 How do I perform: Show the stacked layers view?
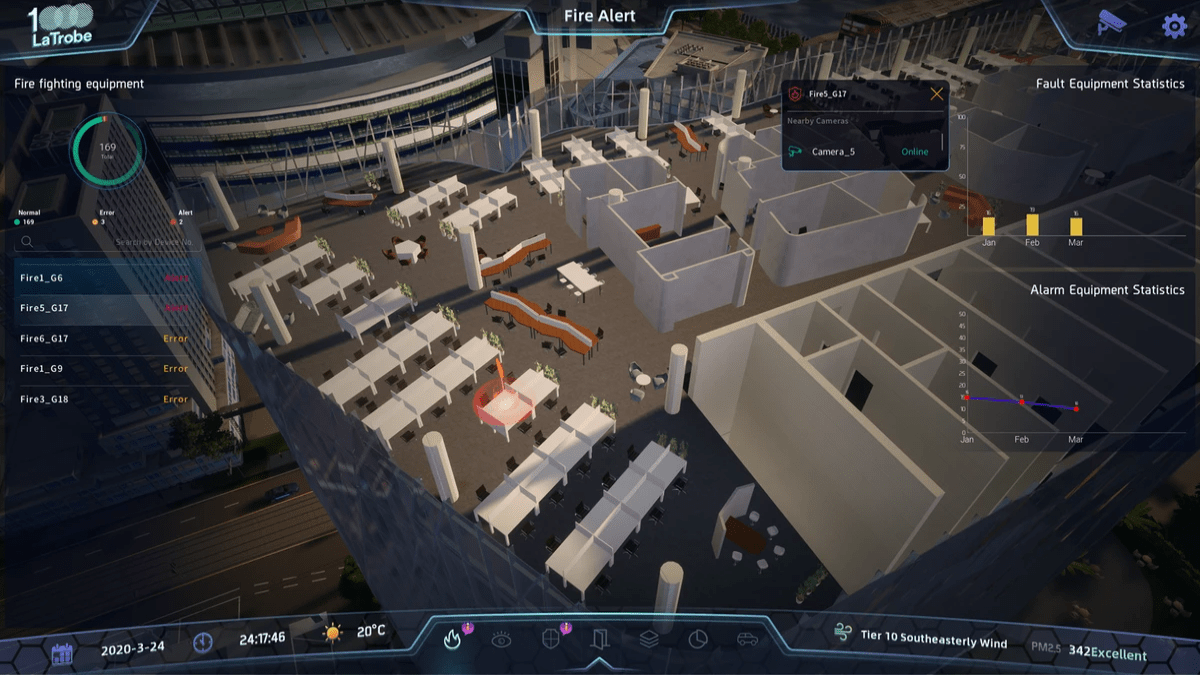tap(648, 639)
